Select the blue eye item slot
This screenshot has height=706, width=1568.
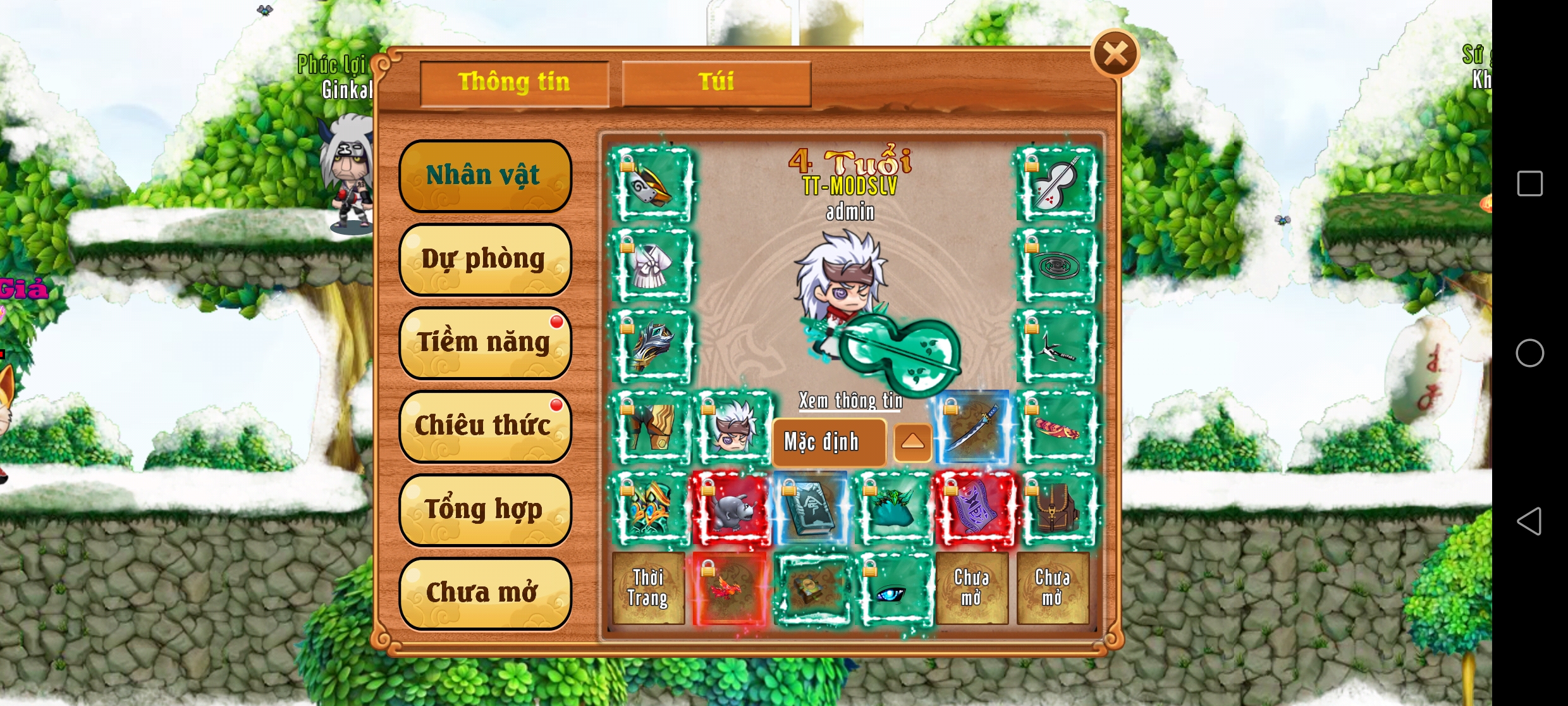[893, 590]
